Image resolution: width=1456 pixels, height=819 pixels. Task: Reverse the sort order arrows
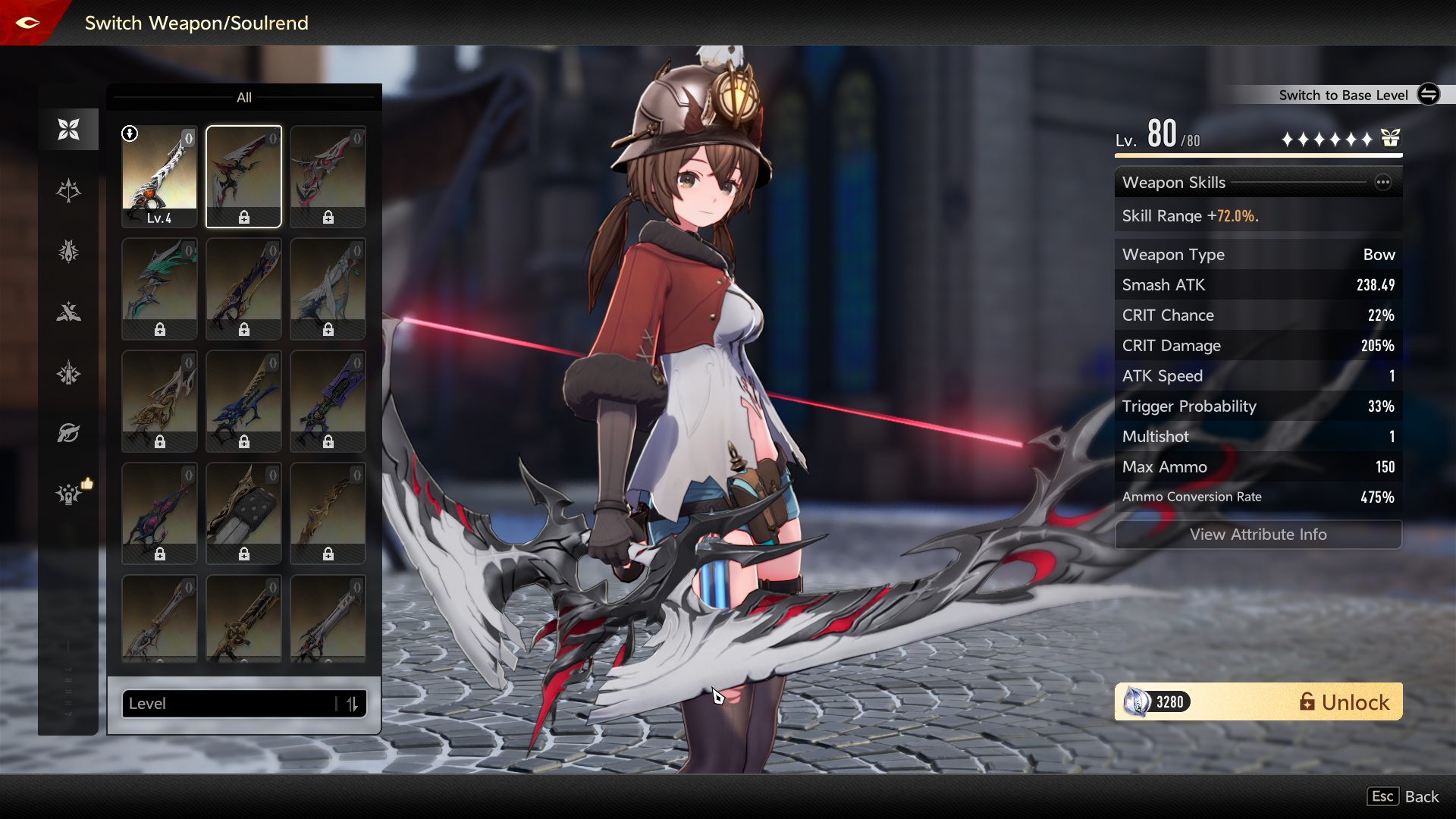(x=352, y=704)
